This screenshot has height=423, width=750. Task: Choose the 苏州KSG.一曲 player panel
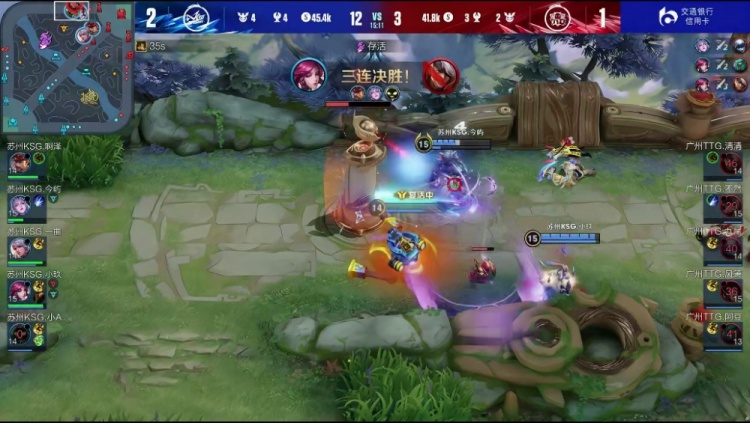[x=30, y=245]
